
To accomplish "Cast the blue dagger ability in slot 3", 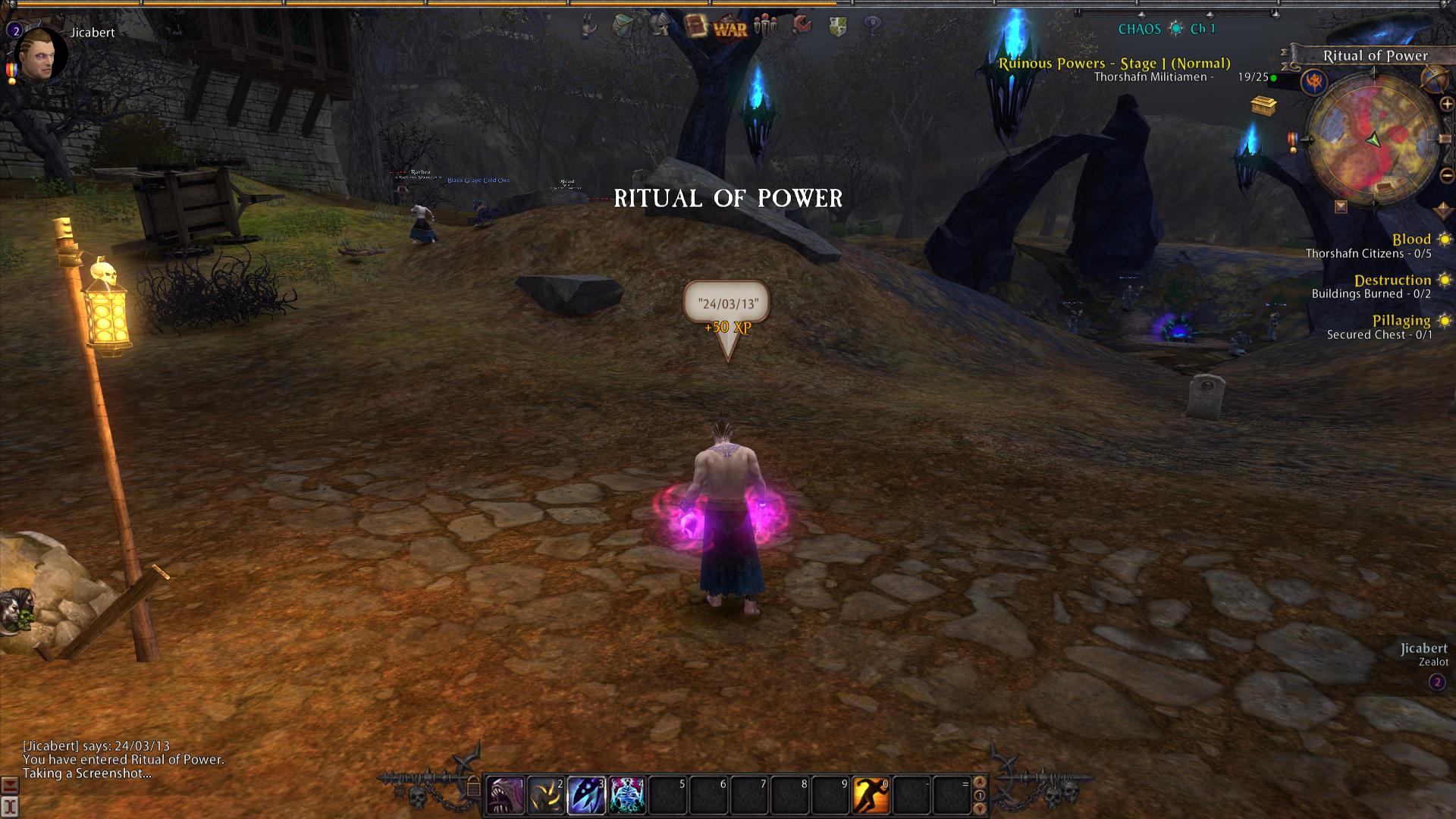I will pyautogui.click(x=586, y=795).
